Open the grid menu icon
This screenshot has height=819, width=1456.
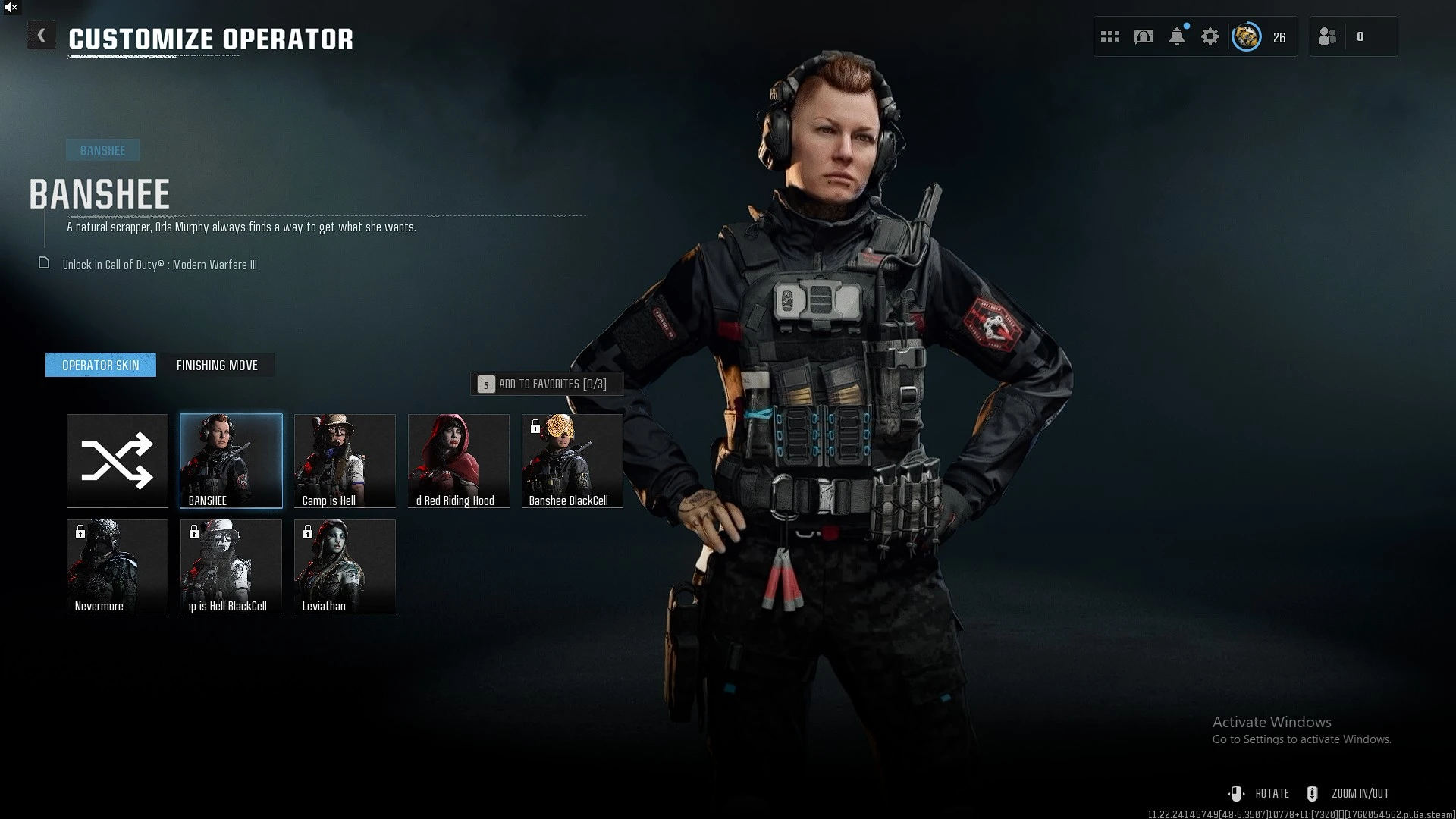[x=1110, y=36]
